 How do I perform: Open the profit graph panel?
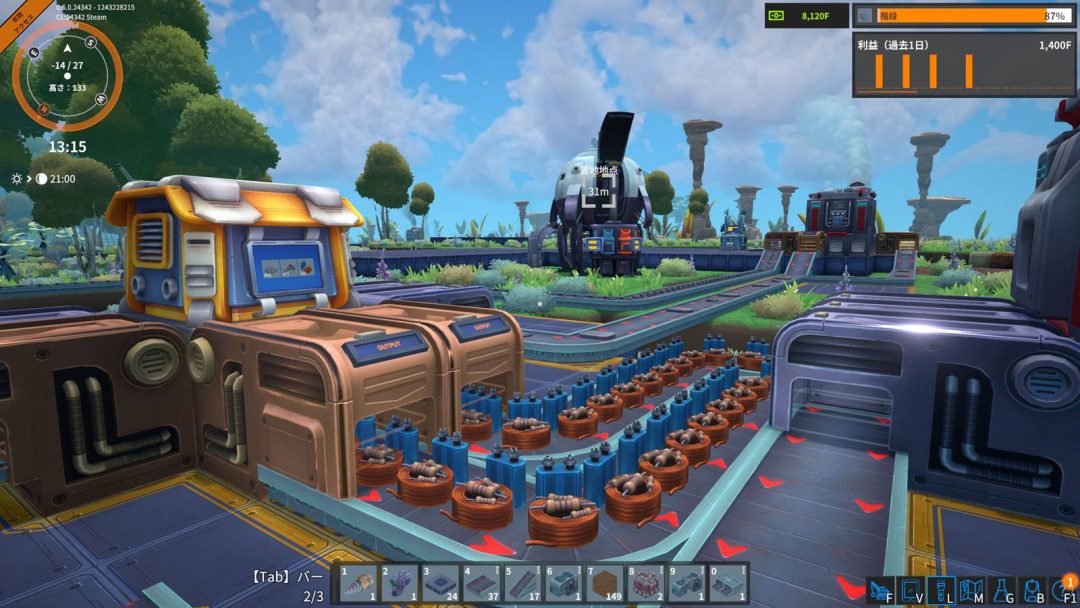click(964, 66)
